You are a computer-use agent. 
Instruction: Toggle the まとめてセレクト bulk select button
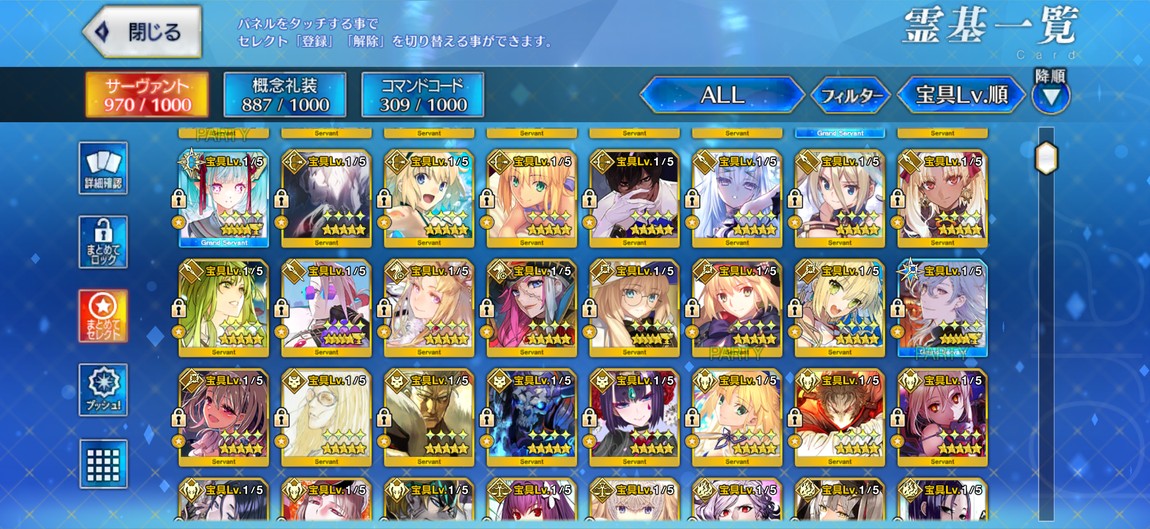(x=103, y=316)
